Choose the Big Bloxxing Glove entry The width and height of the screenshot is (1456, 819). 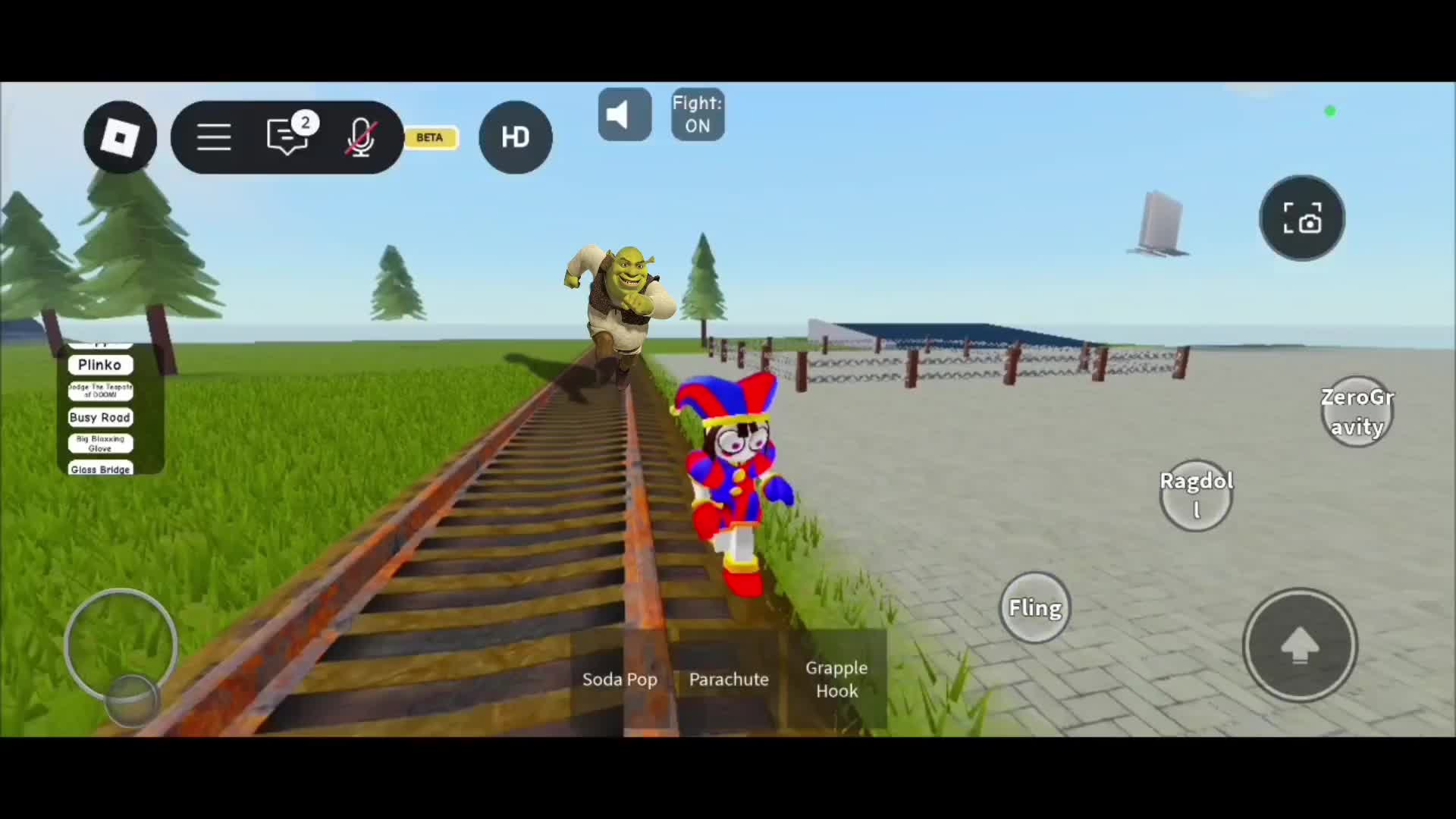pos(100,443)
